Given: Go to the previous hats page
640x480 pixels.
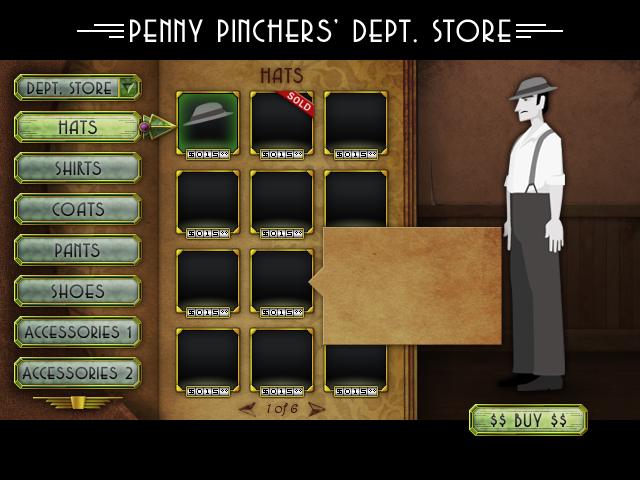Looking at the screenshot, I should 247,409.
